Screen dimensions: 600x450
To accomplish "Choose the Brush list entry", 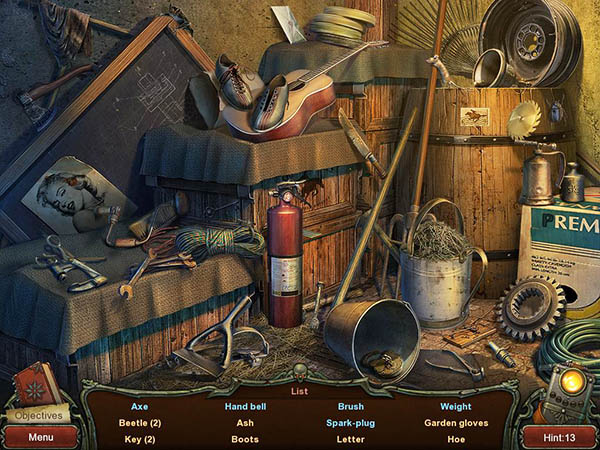I will click(x=350, y=407).
